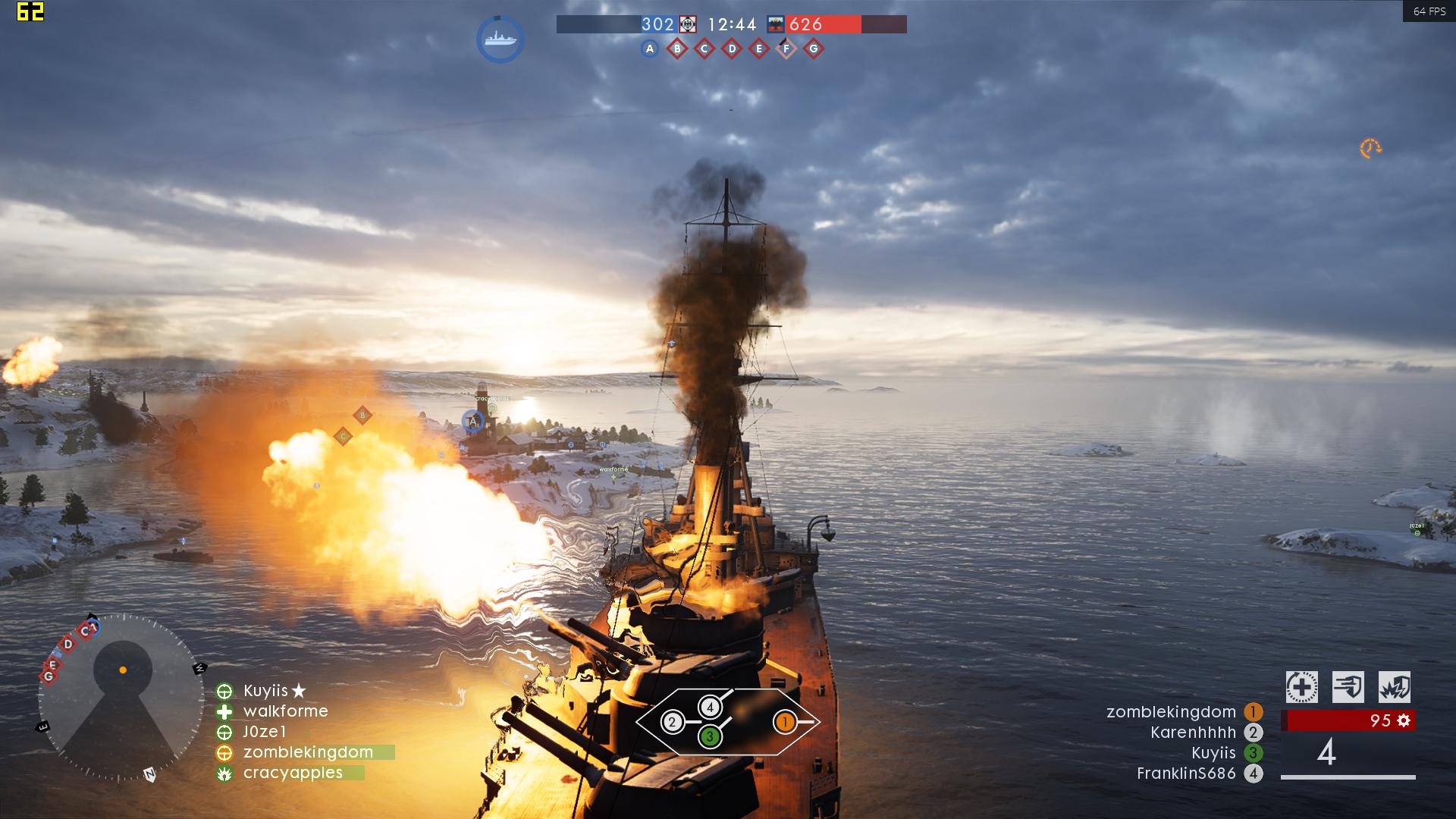Choose seat 2 in the ship seat diagram
The width and height of the screenshot is (1456, 819).
672,722
